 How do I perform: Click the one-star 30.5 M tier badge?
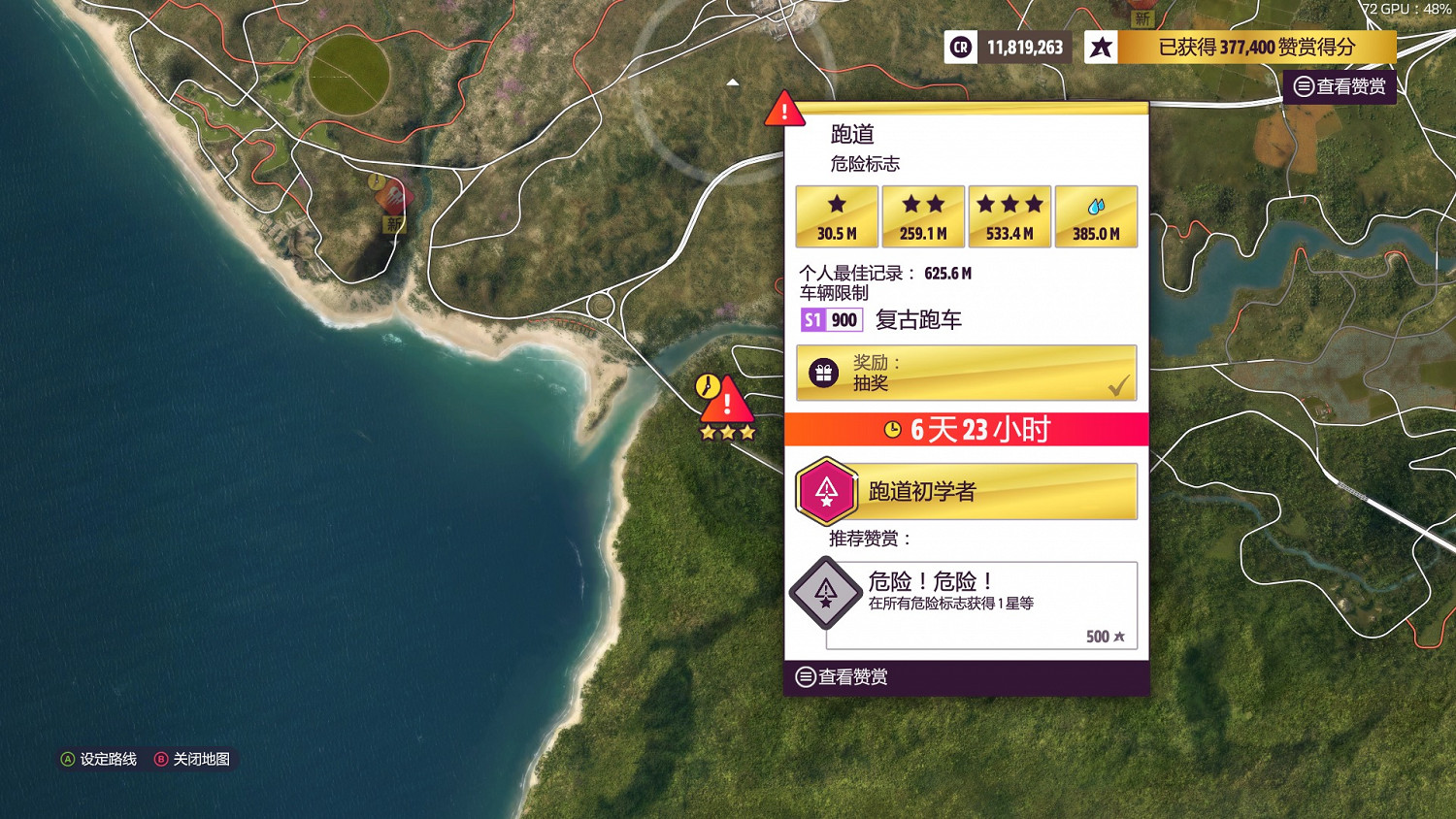click(836, 215)
